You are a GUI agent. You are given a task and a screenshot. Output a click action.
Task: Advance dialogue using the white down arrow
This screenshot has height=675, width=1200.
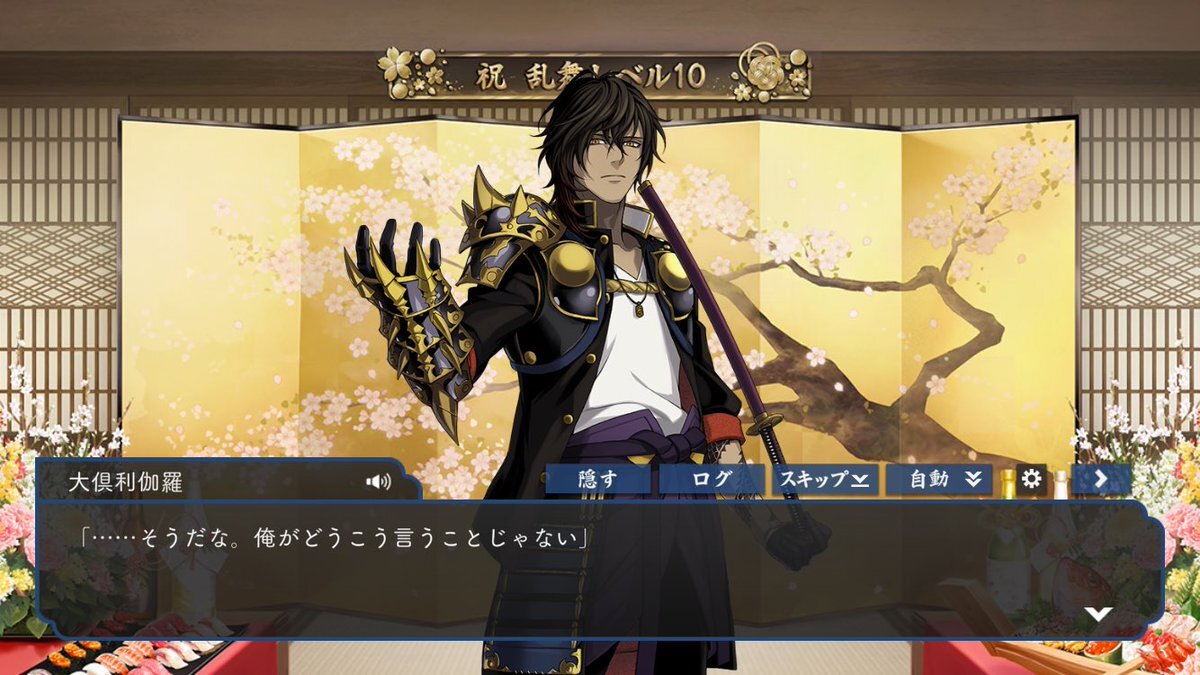[1099, 614]
